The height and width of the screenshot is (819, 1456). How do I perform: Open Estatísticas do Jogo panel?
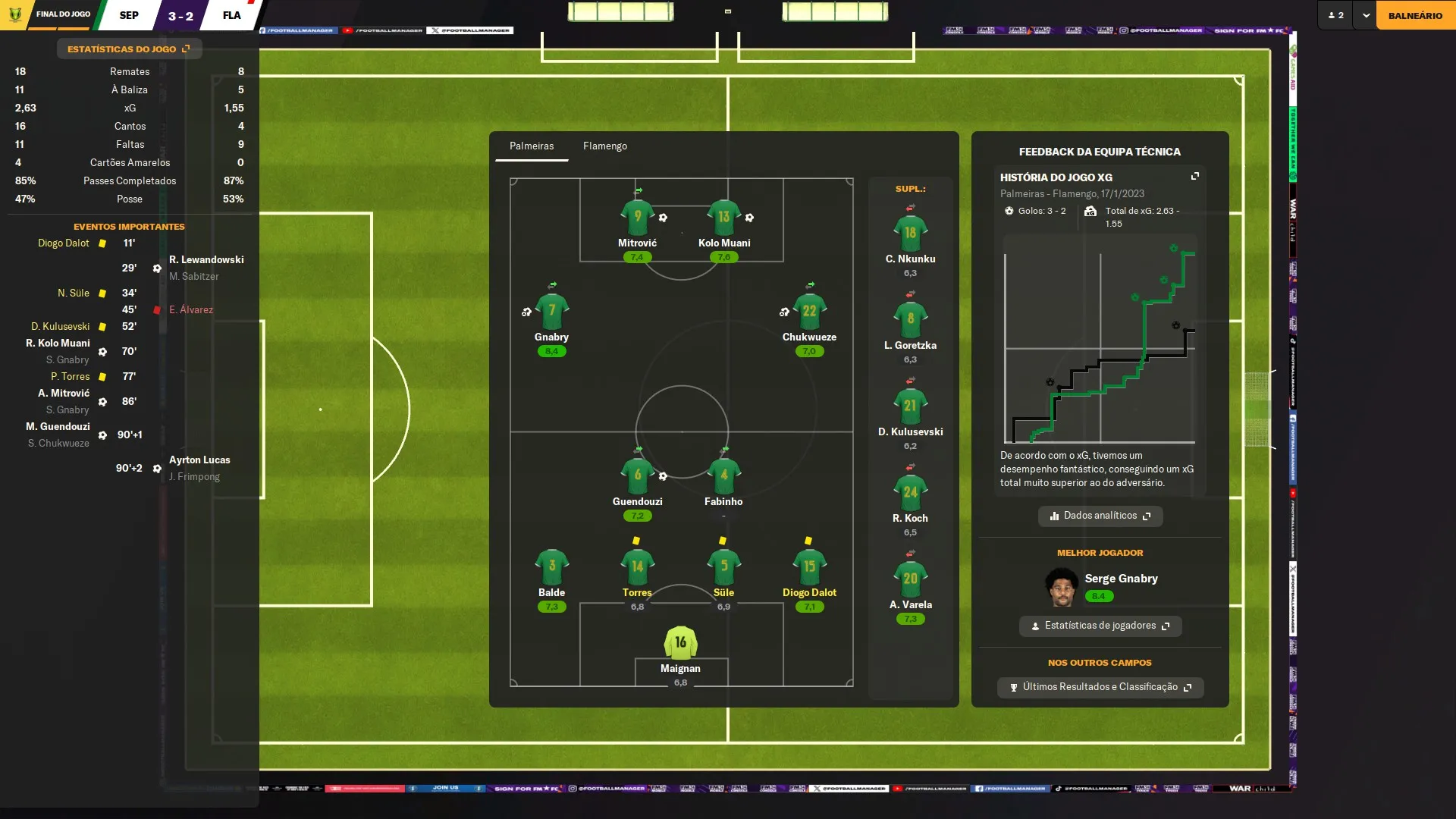click(129, 49)
